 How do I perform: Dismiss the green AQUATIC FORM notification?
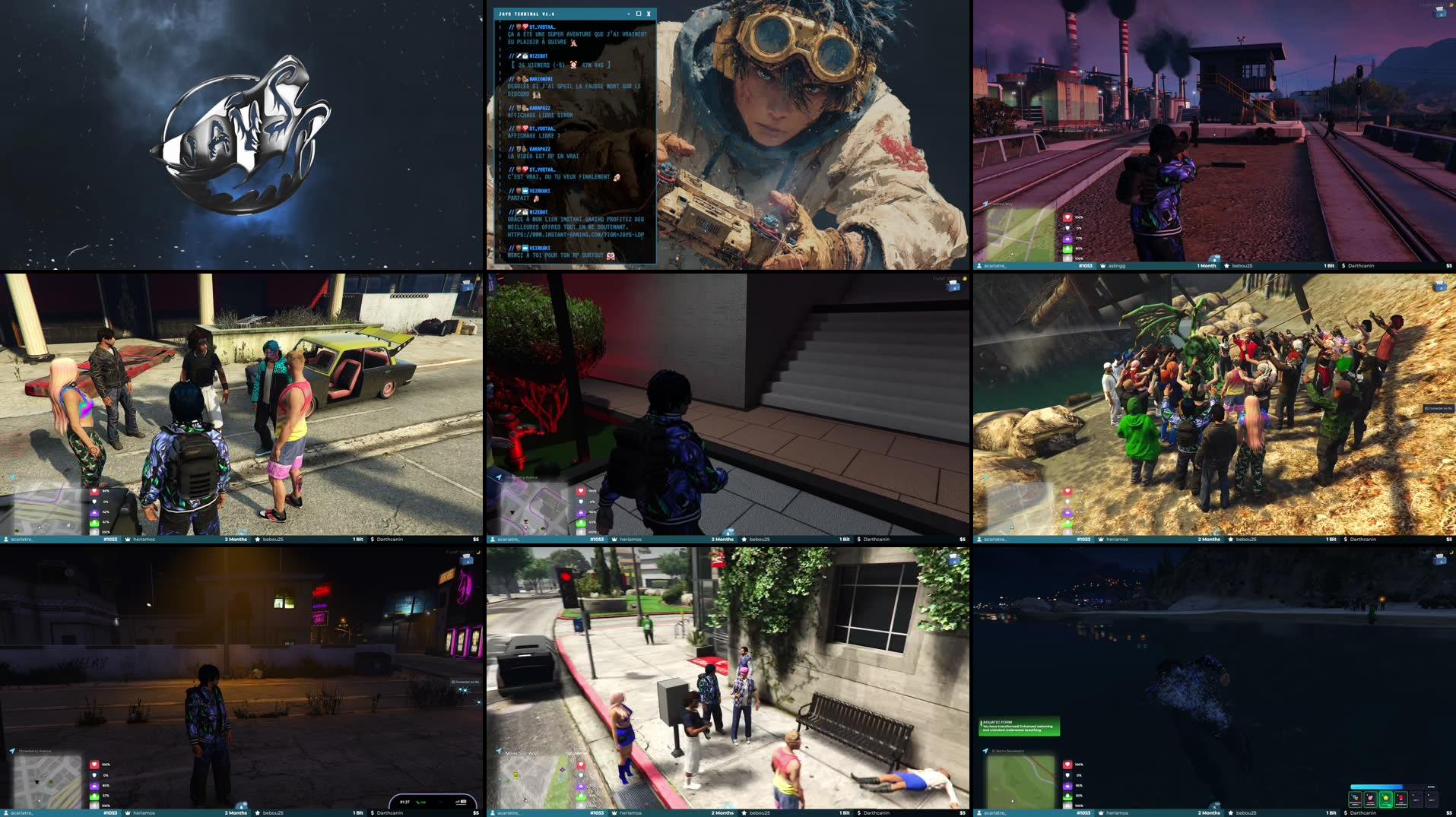point(1019,726)
